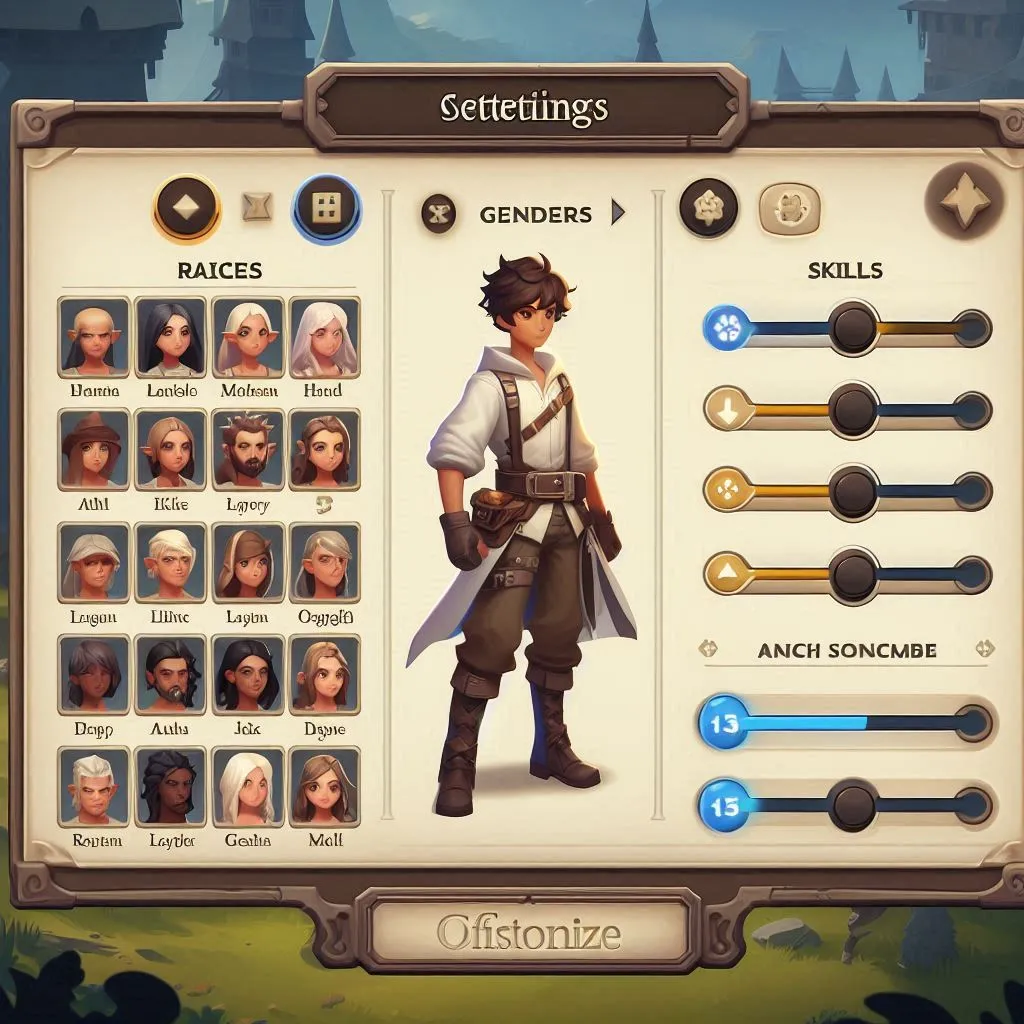1024x1024 pixels.
Task: Pick the Jok race portrait
Action: tap(248, 672)
